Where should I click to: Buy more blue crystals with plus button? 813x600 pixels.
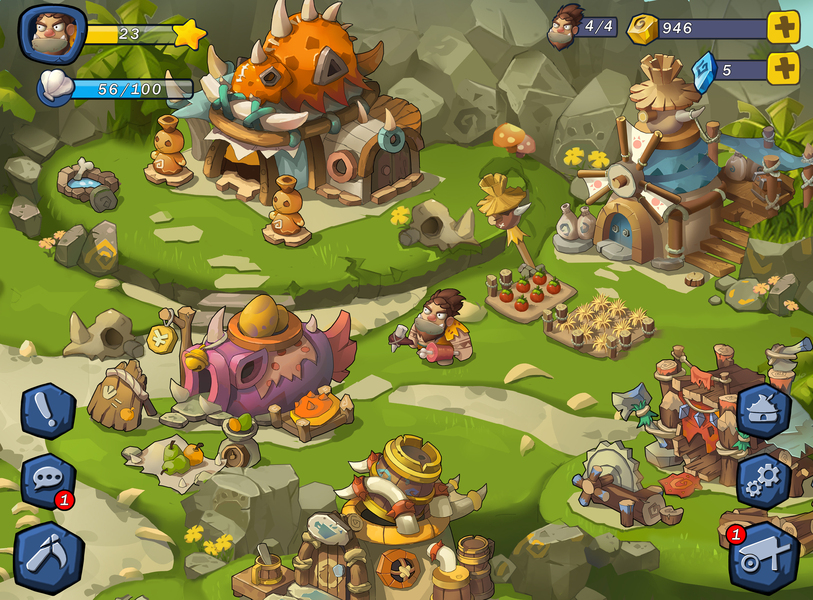(784, 69)
